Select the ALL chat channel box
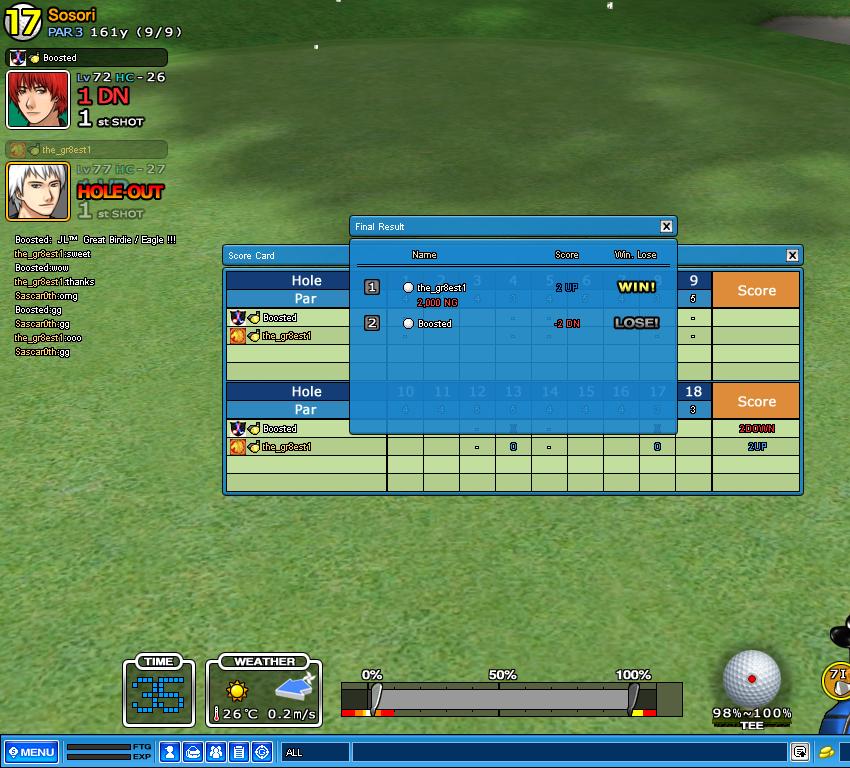850x768 pixels. pos(315,752)
